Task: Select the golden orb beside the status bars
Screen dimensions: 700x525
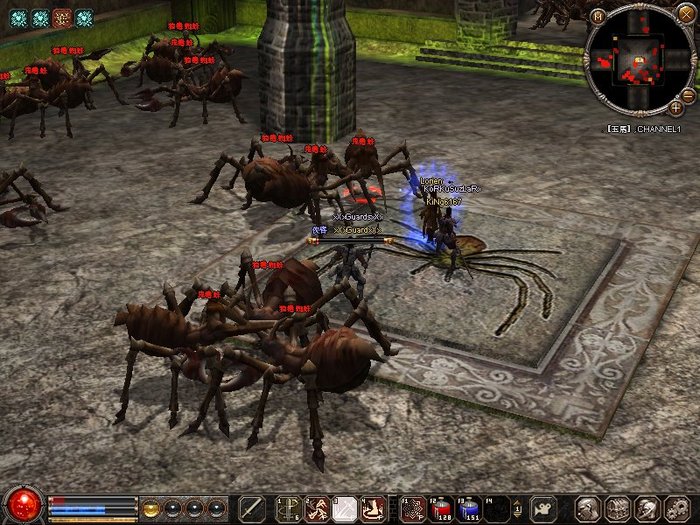Action: pyautogui.click(x=152, y=507)
